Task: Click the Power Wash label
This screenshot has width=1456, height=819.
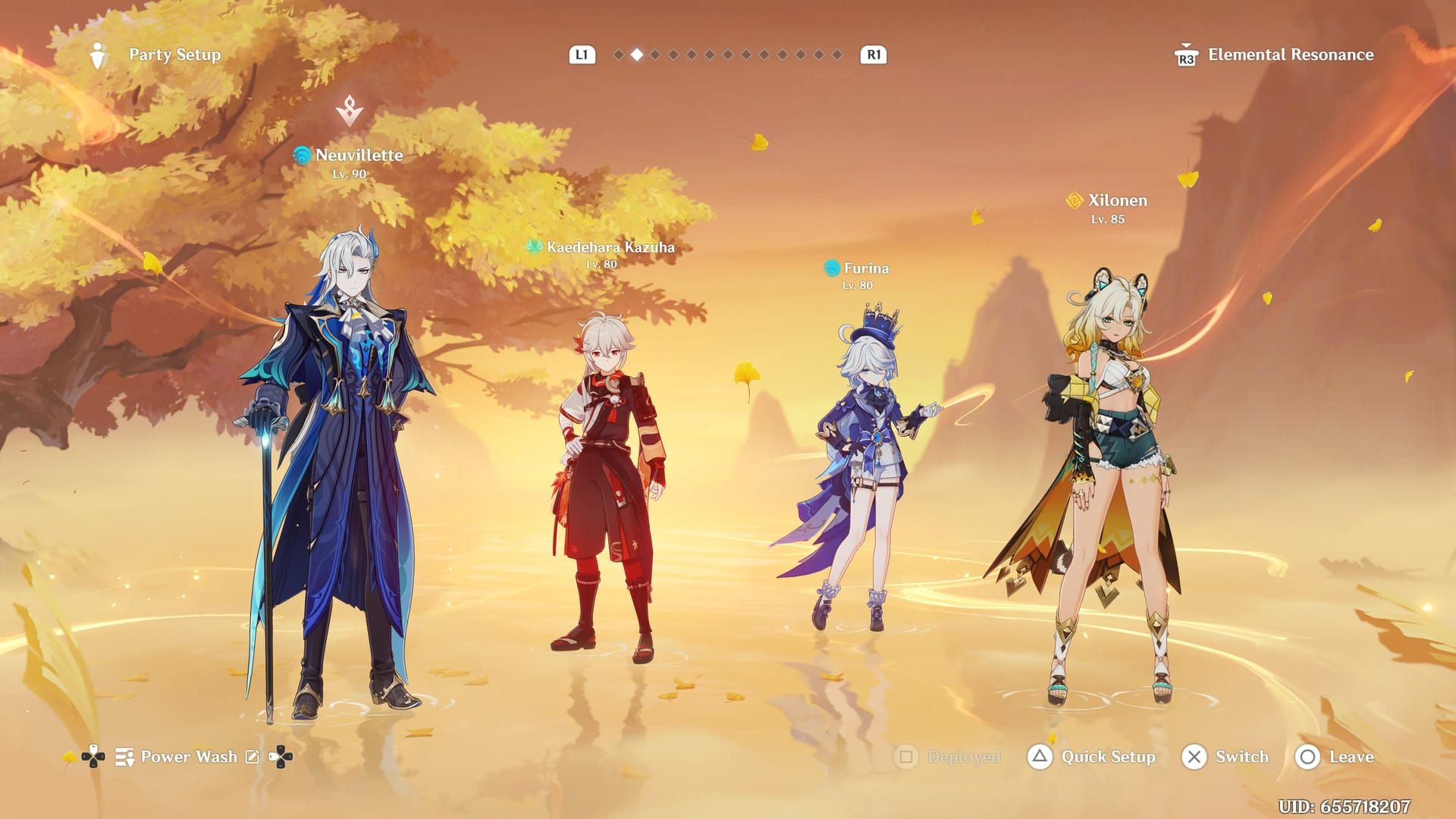Action: coord(188,757)
